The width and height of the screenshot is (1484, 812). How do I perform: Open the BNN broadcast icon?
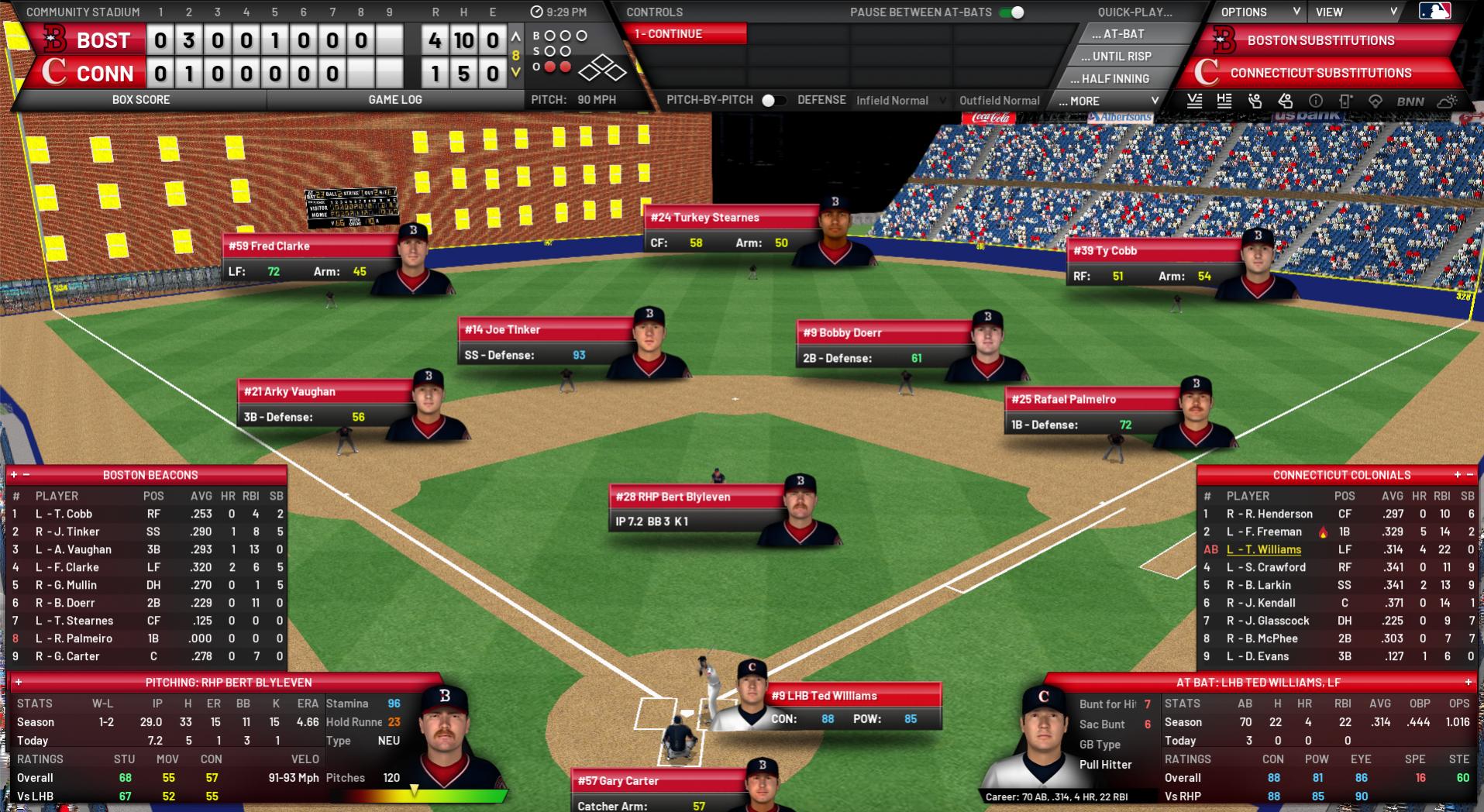pos(1410,101)
